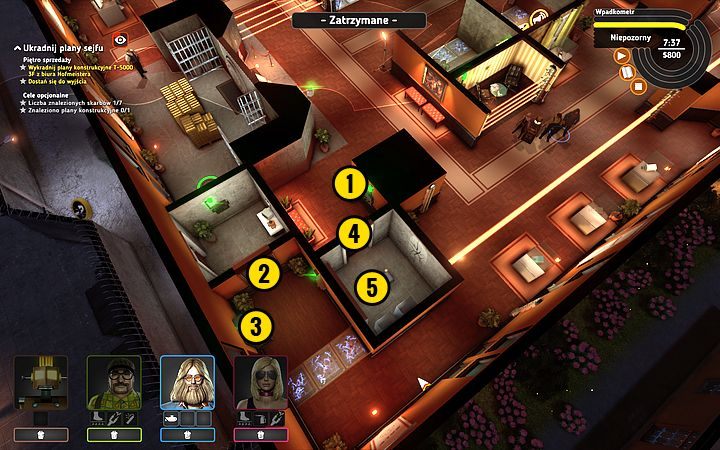720x450 pixels.
Task: Click the pink-framed loot bag button
Action: [x=261, y=435]
